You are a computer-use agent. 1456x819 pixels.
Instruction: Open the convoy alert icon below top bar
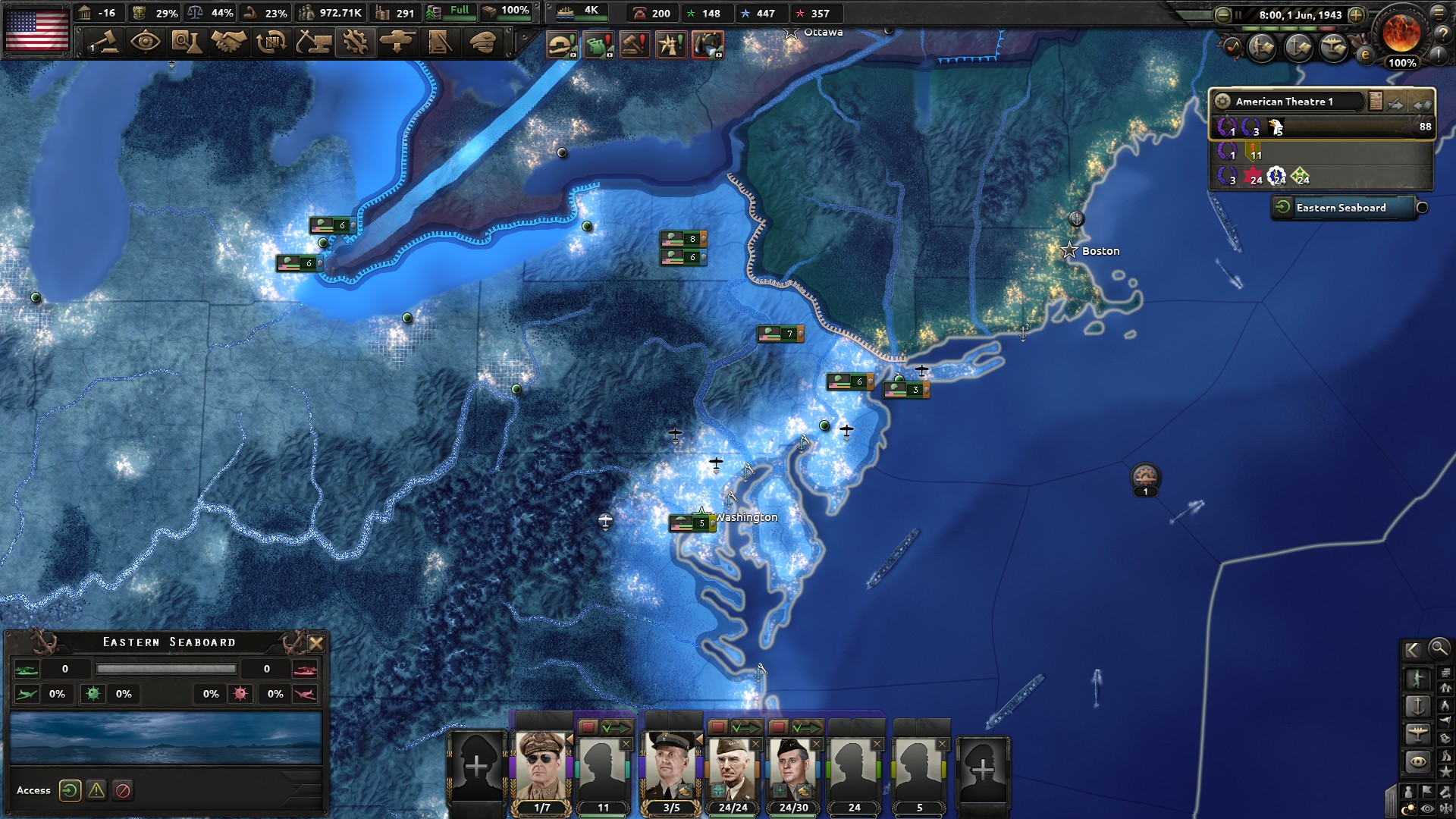point(560,45)
